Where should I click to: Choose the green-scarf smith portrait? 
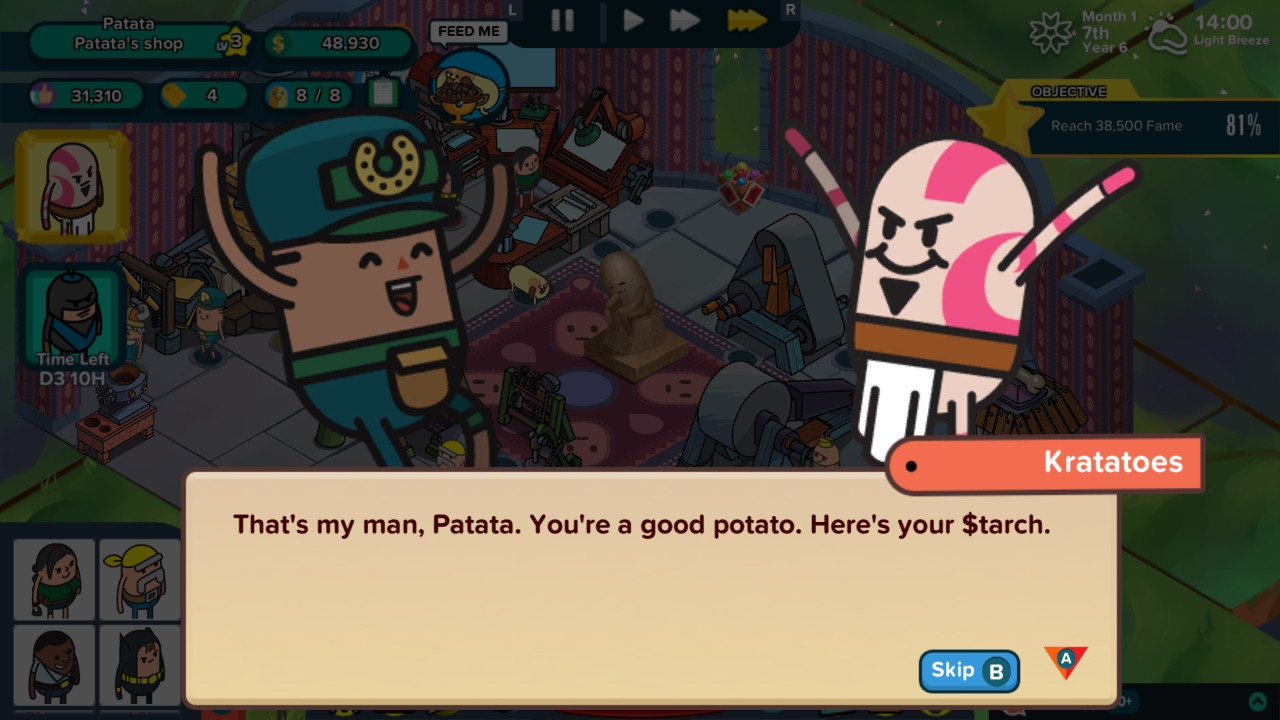[x=54, y=579]
